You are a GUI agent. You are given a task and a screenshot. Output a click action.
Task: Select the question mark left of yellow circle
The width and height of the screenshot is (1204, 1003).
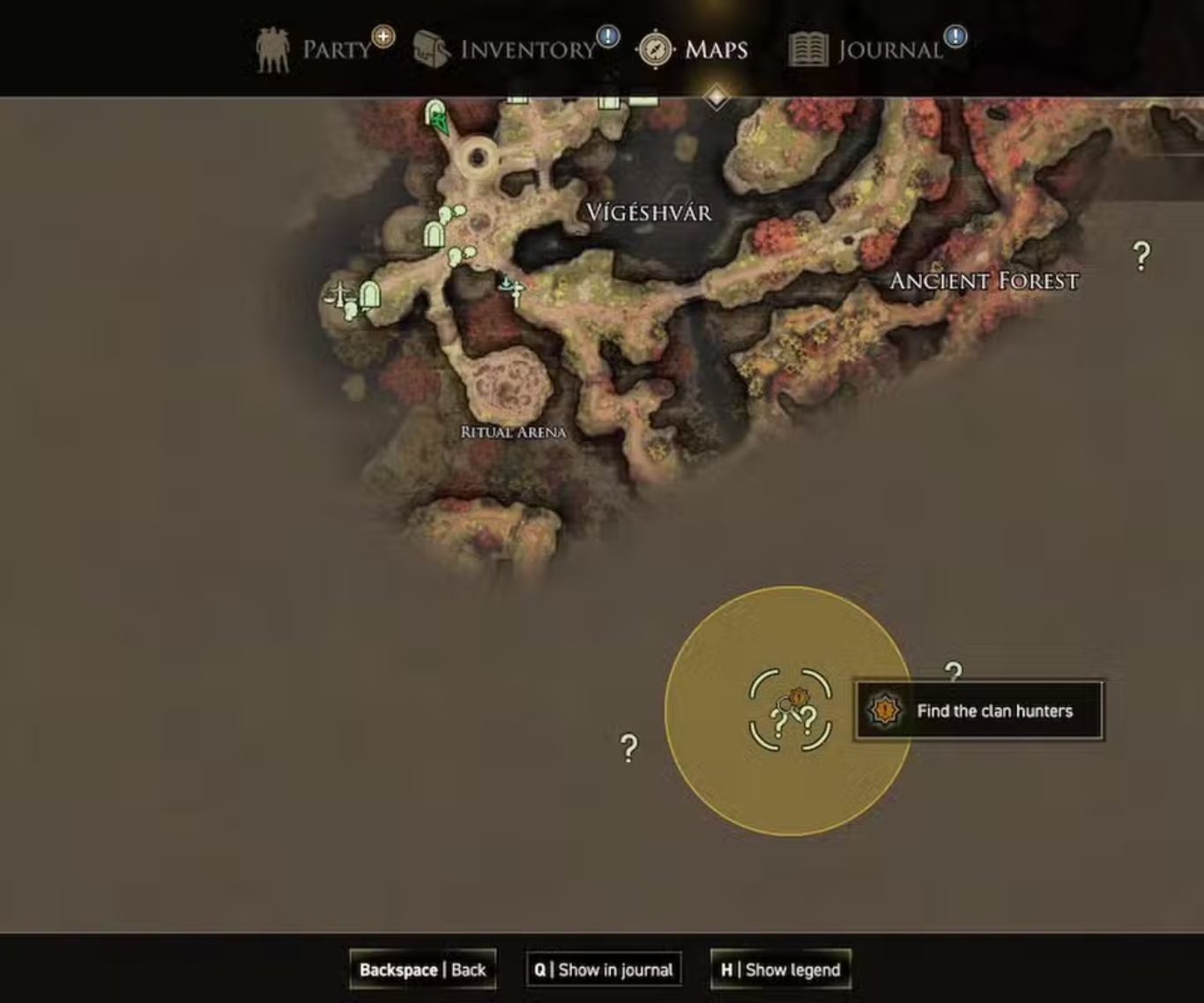coord(628,748)
